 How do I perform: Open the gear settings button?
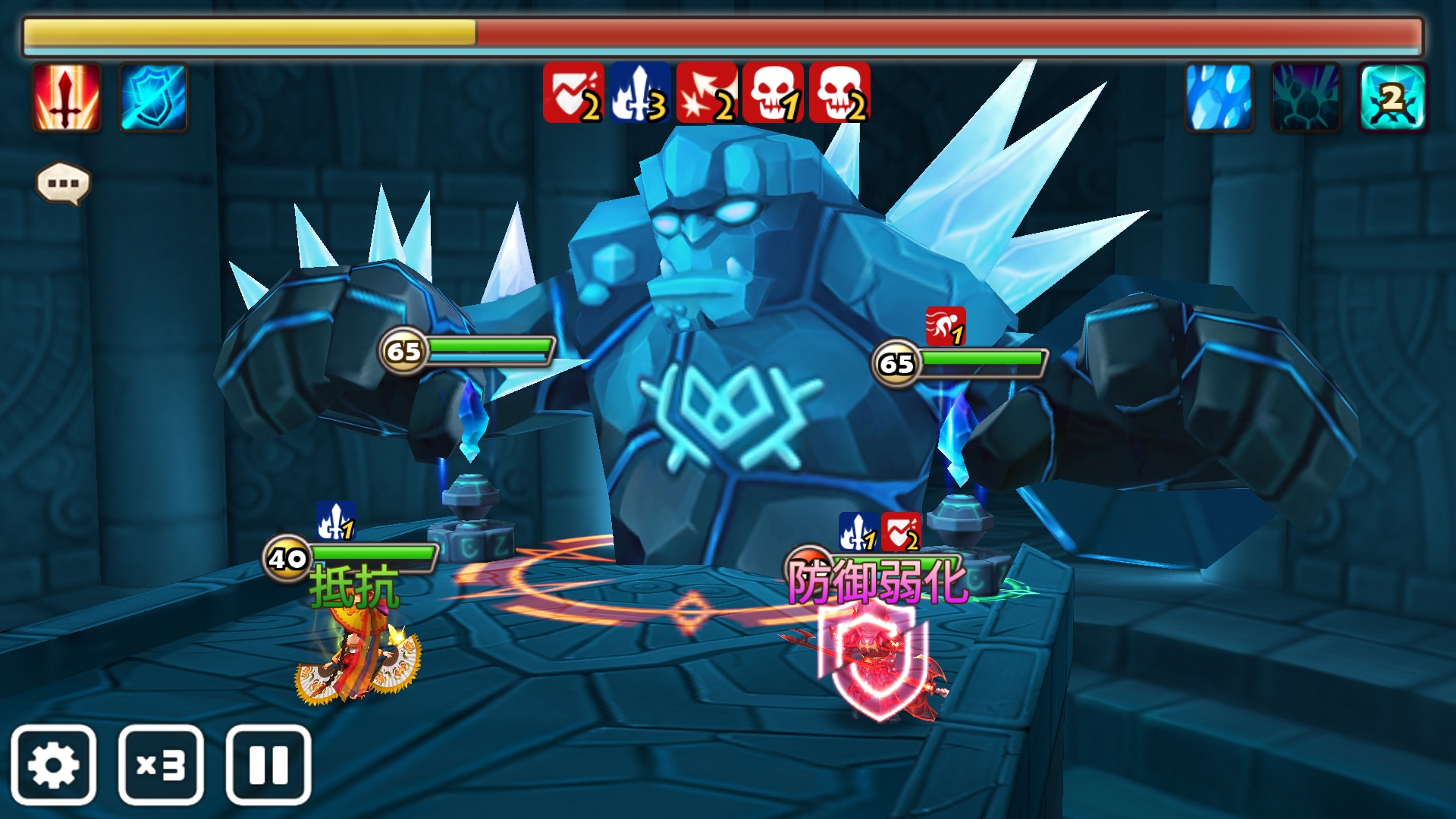click(x=53, y=764)
